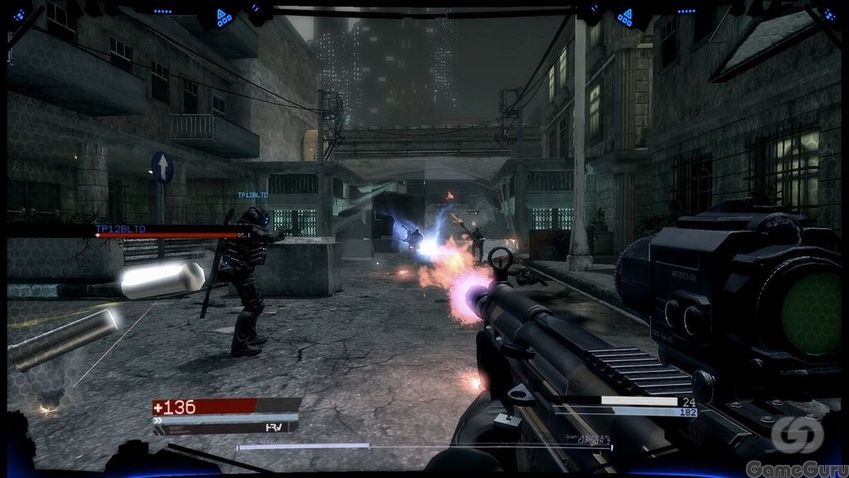Activate the HRV visor indicator

(x=269, y=427)
